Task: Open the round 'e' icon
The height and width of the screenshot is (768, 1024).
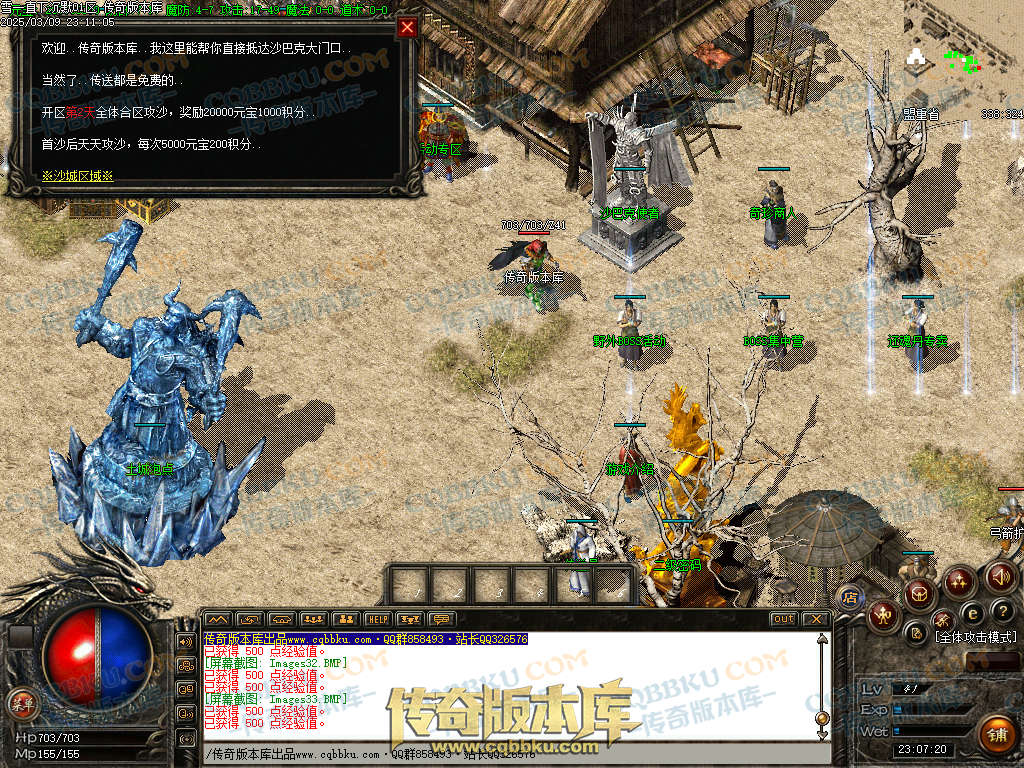Action: [x=971, y=612]
